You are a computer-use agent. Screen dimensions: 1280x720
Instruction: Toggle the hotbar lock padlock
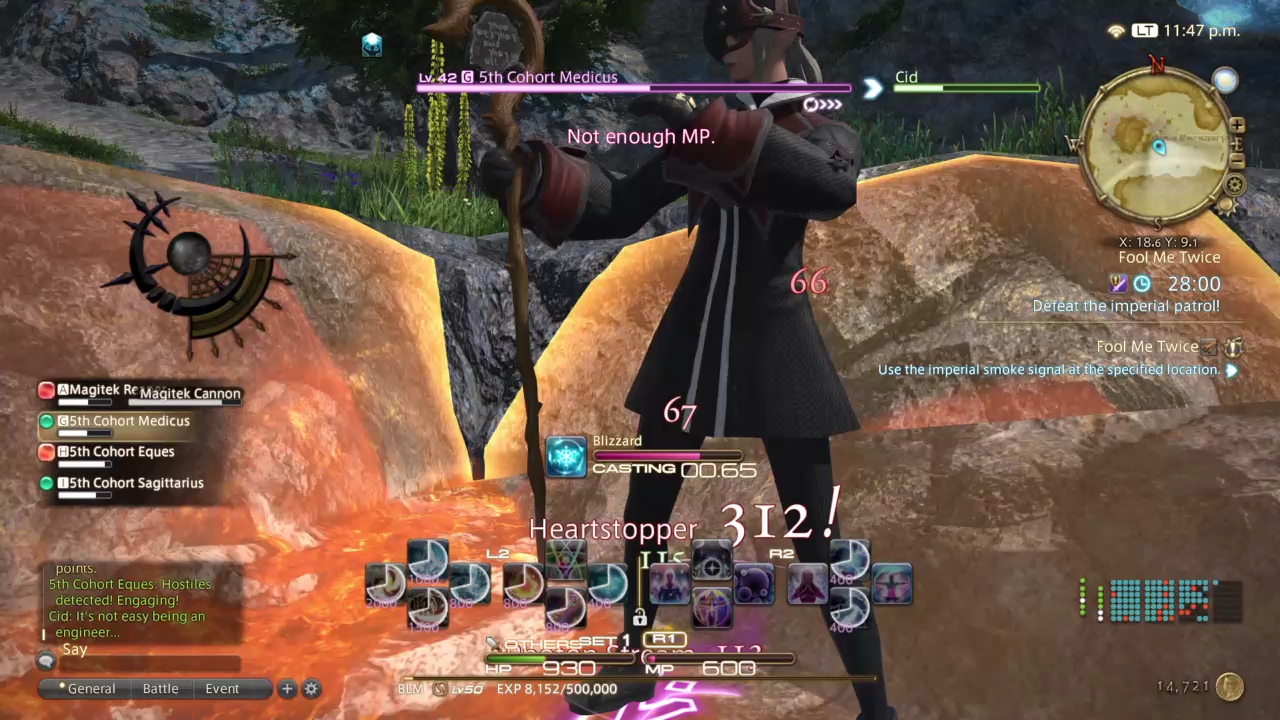point(638,618)
